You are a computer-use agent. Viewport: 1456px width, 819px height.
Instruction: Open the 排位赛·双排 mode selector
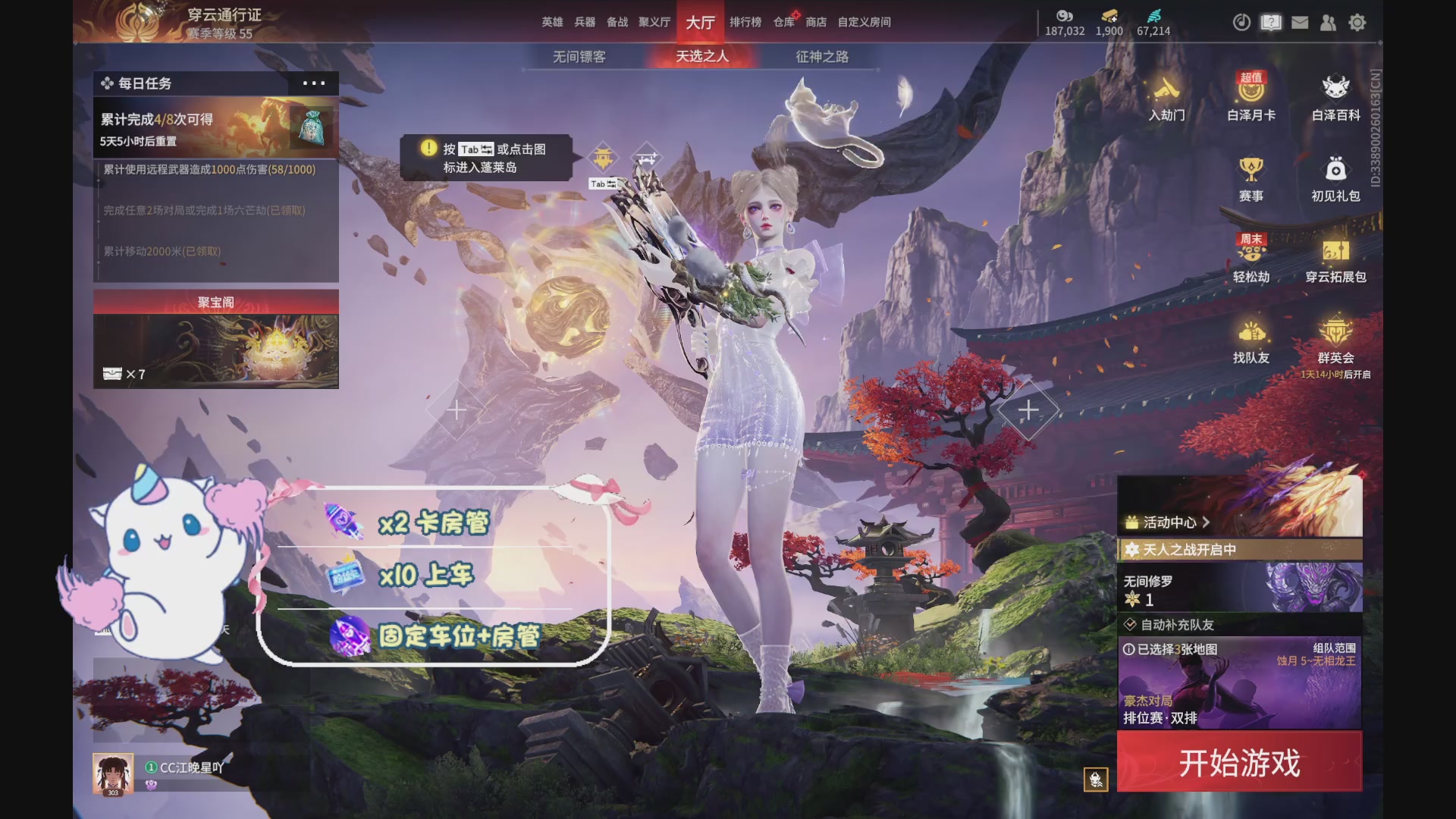(x=1160, y=717)
